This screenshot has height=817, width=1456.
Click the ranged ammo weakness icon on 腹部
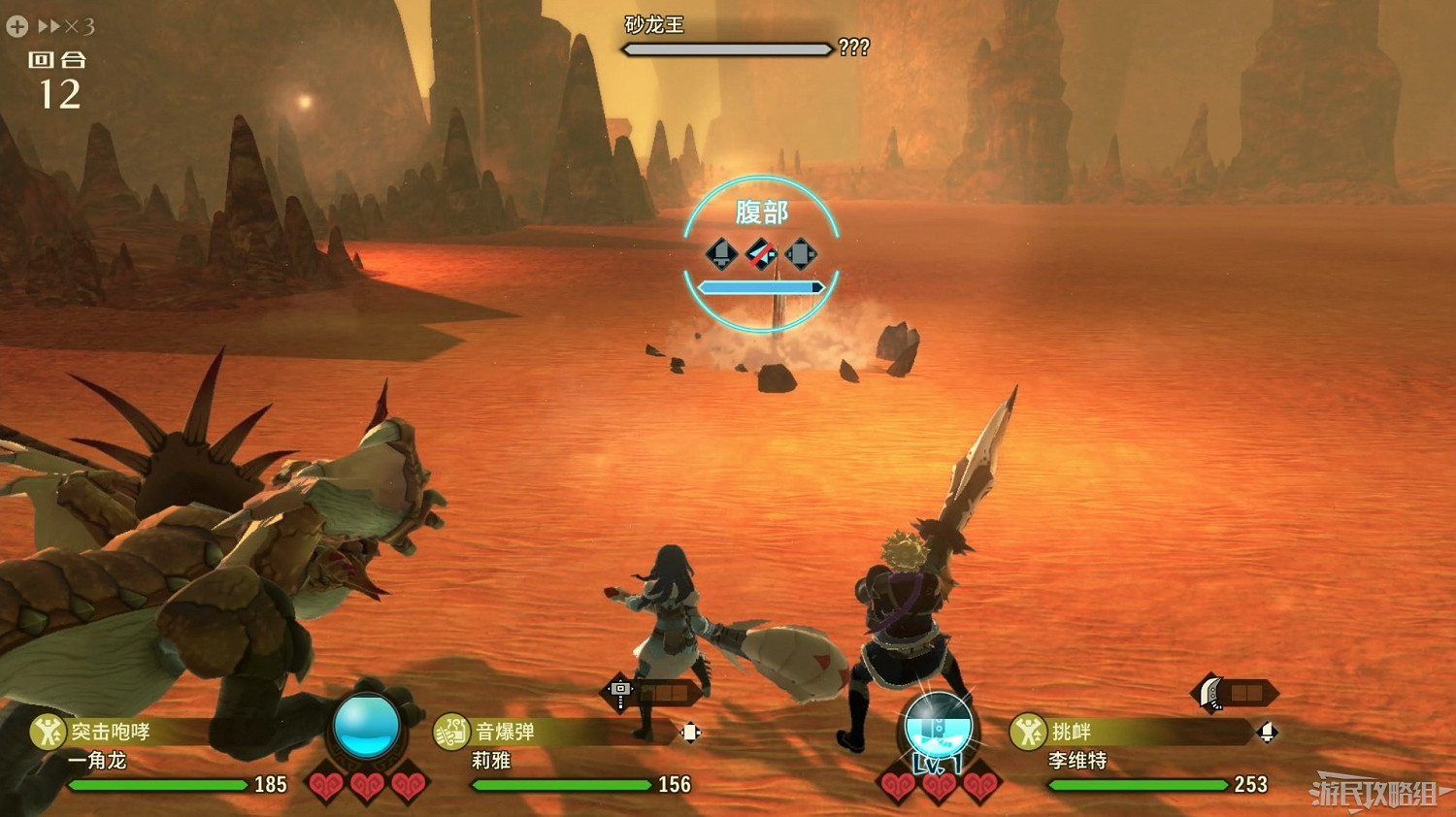(803, 254)
